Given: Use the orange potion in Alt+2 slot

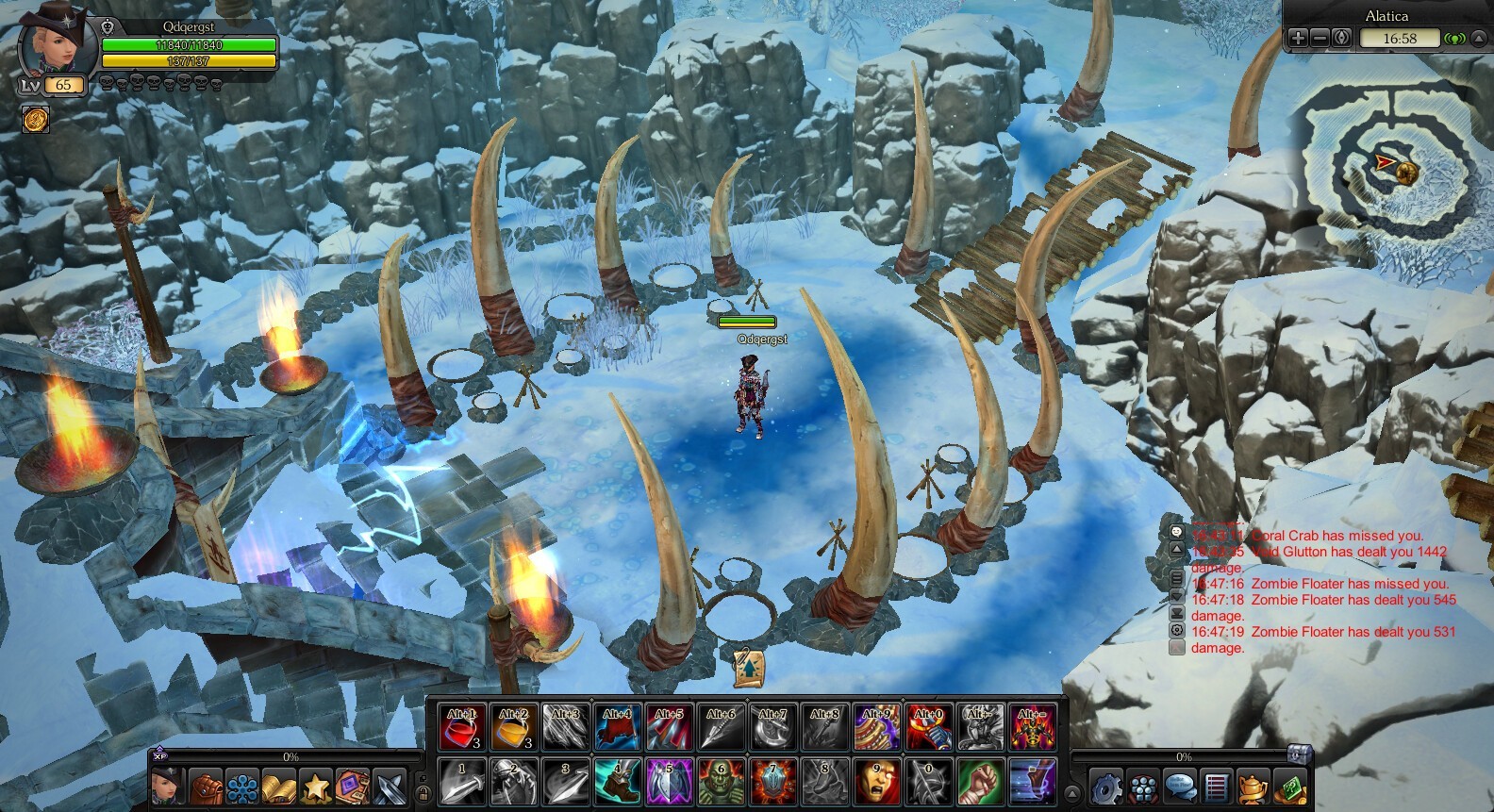Looking at the screenshot, I should 514,727.
